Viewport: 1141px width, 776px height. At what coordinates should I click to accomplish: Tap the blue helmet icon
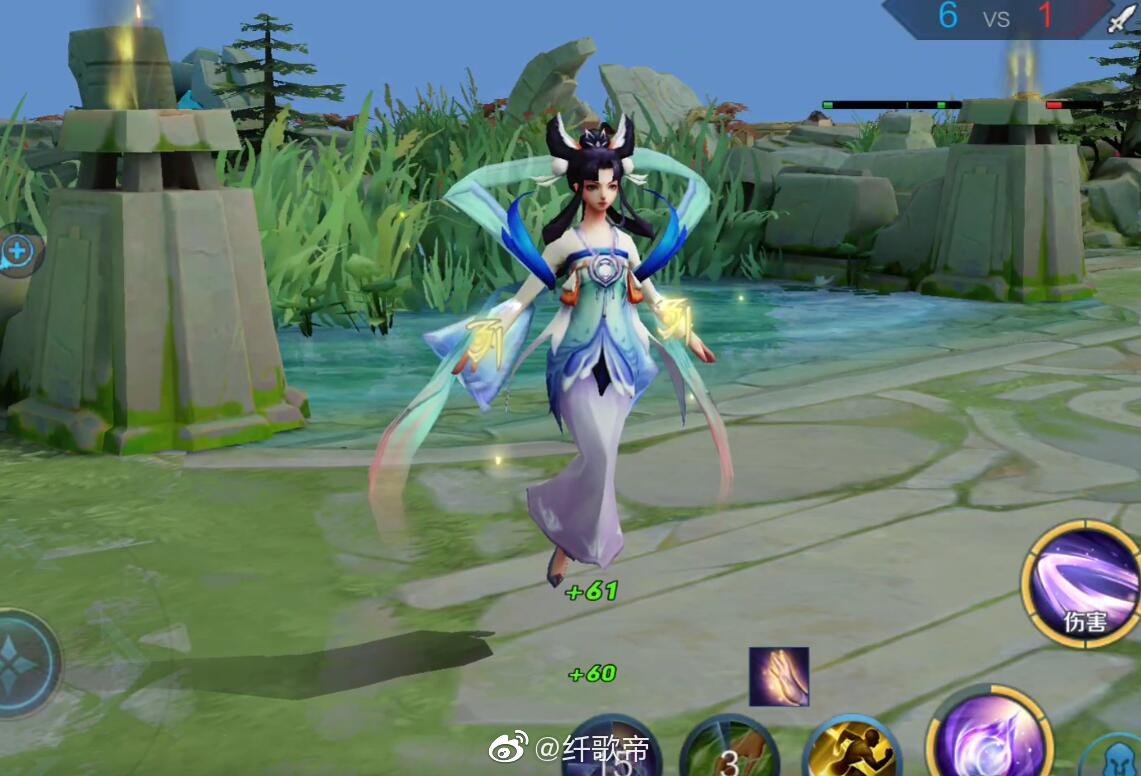click(1113, 758)
